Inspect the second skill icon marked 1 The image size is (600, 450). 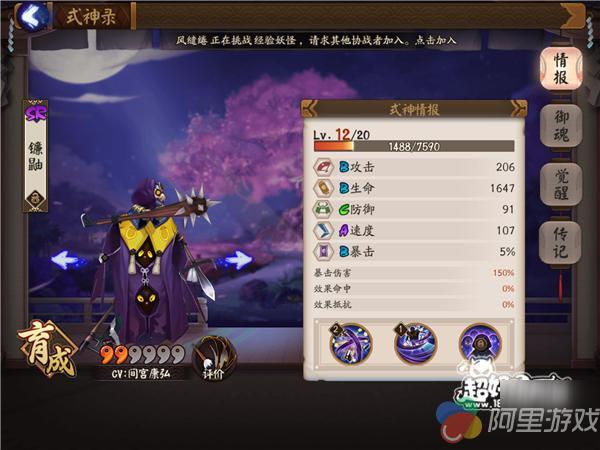point(415,343)
